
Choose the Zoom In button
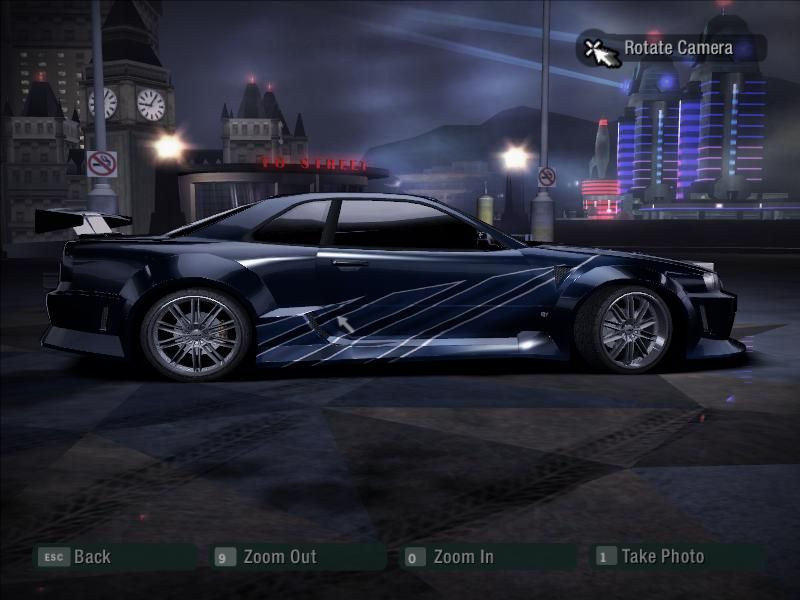click(x=462, y=557)
